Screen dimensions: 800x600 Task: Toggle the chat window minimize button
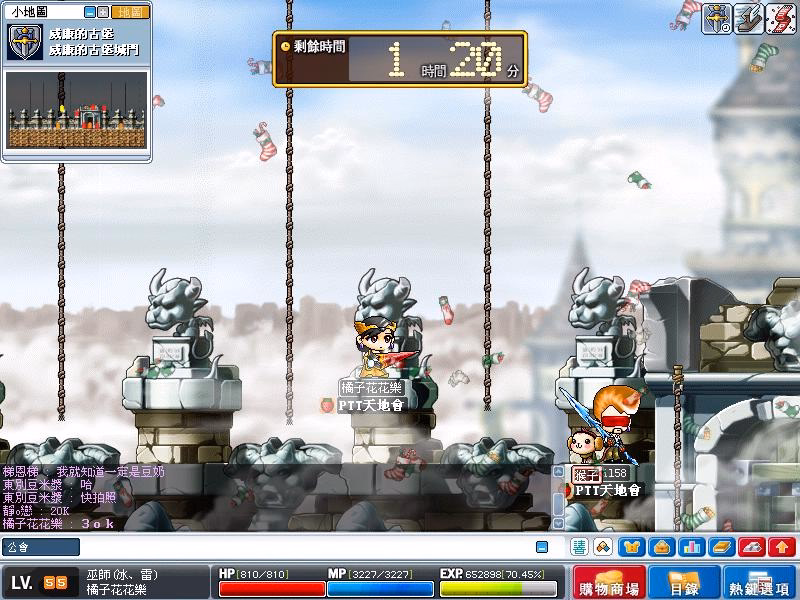click(x=542, y=547)
